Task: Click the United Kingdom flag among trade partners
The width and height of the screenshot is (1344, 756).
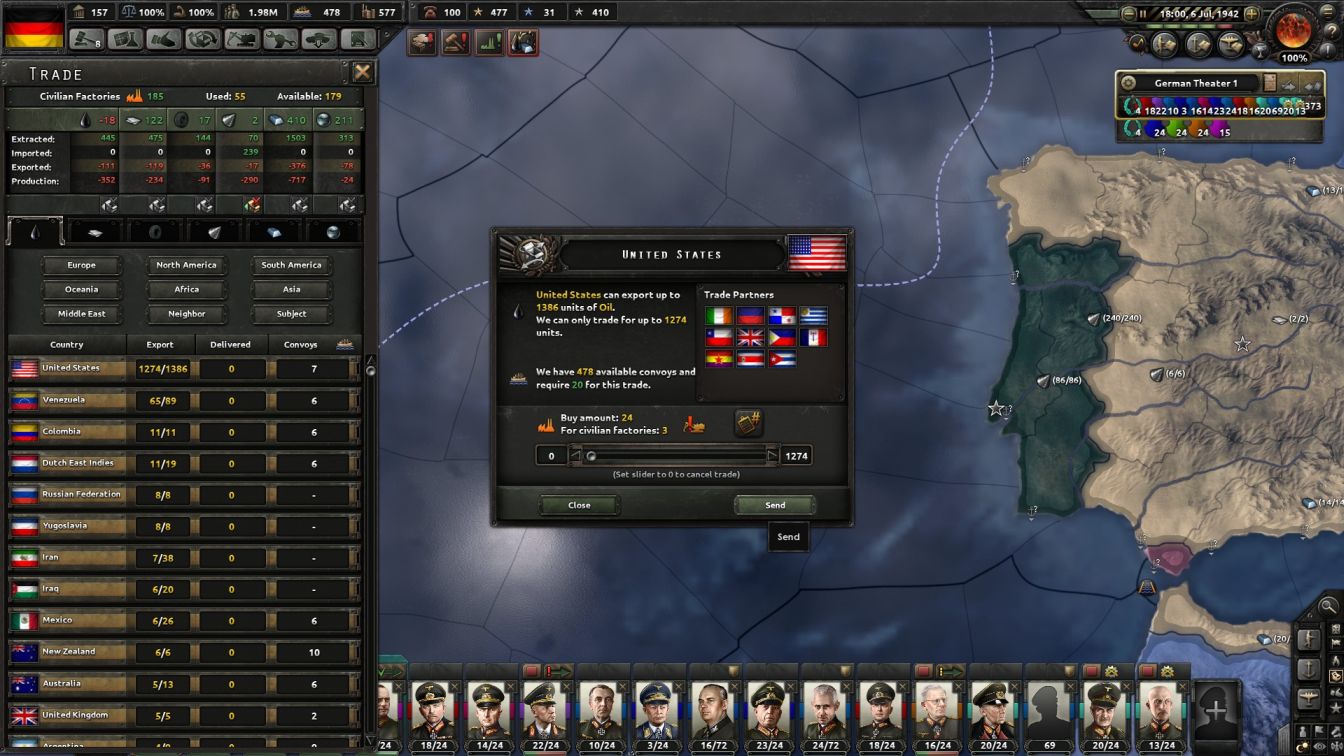Action: click(x=751, y=337)
